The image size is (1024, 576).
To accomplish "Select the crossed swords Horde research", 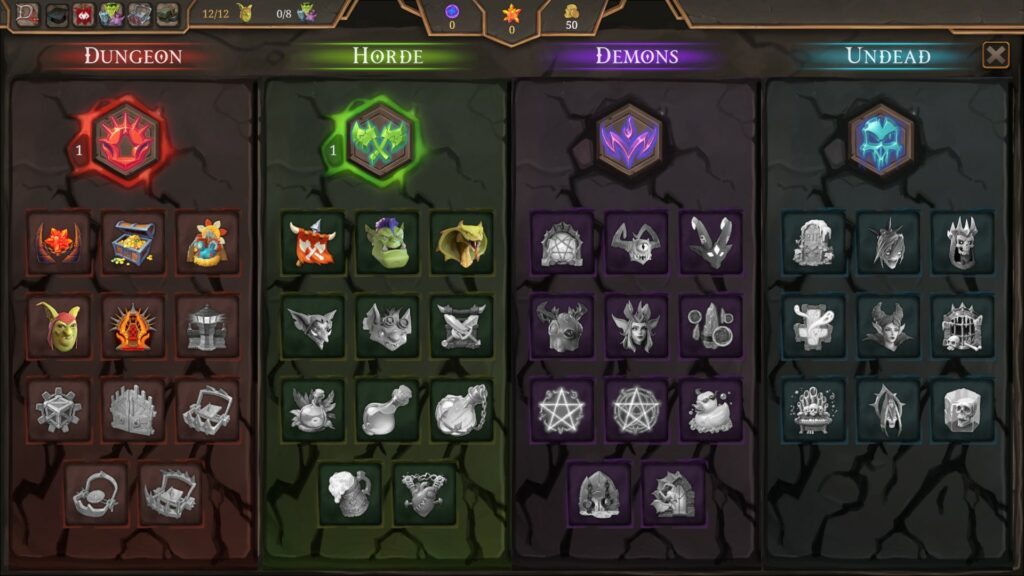I will (x=461, y=326).
